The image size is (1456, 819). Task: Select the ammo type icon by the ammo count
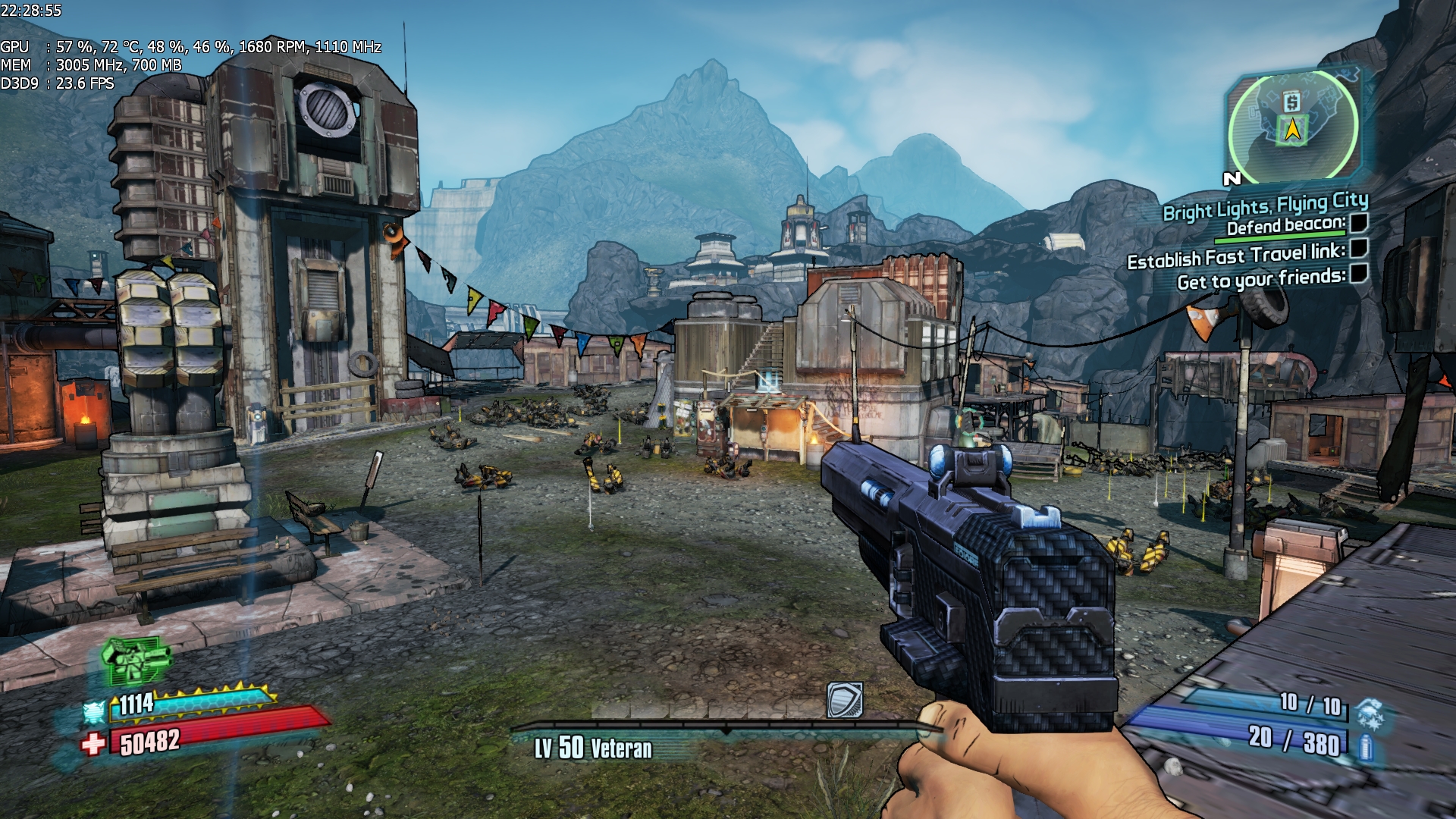tap(1367, 747)
